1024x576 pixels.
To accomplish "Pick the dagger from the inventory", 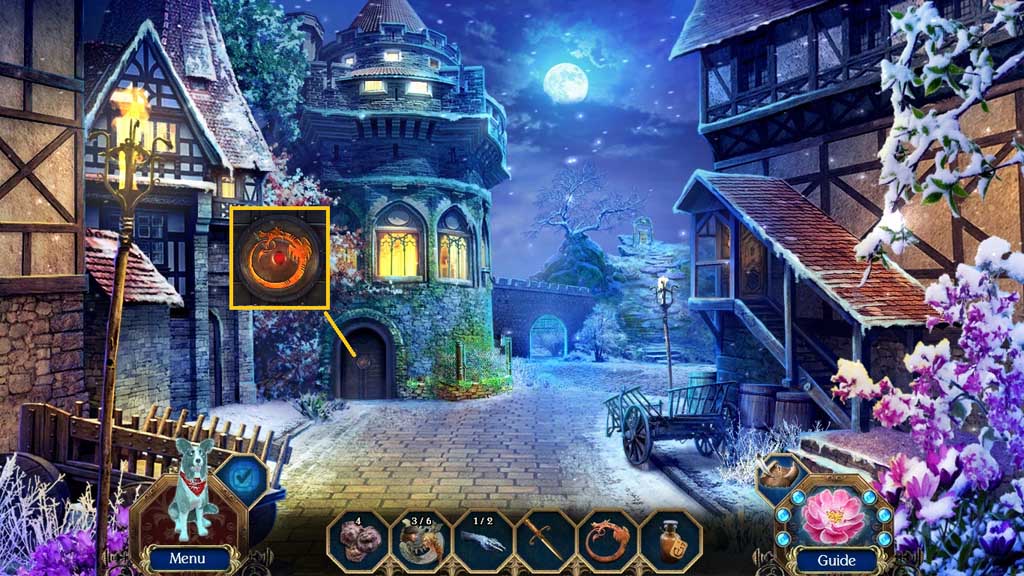I will tap(545, 540).
